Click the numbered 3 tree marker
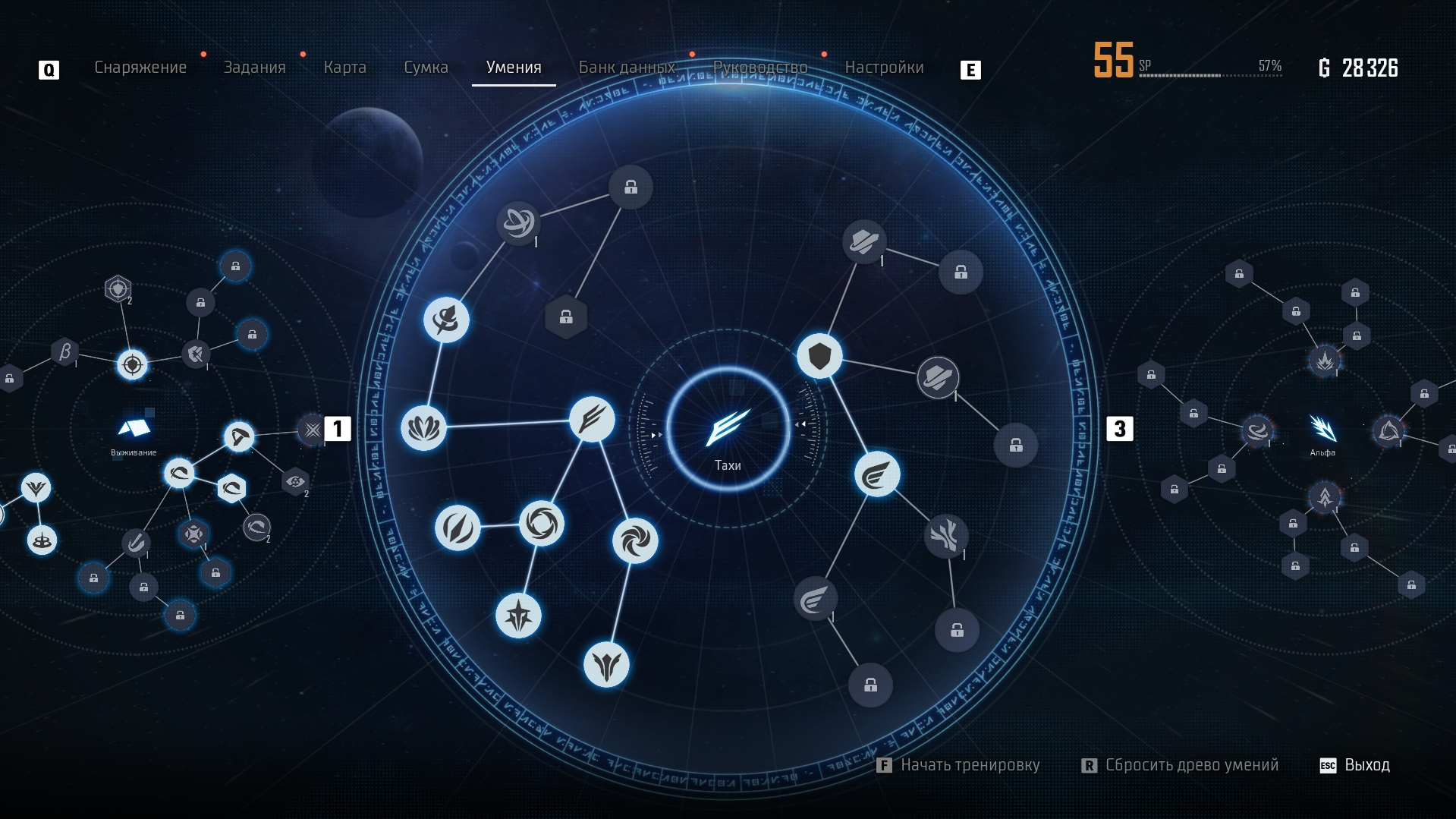This screenshot has width=1456, height=819. 1119,429
